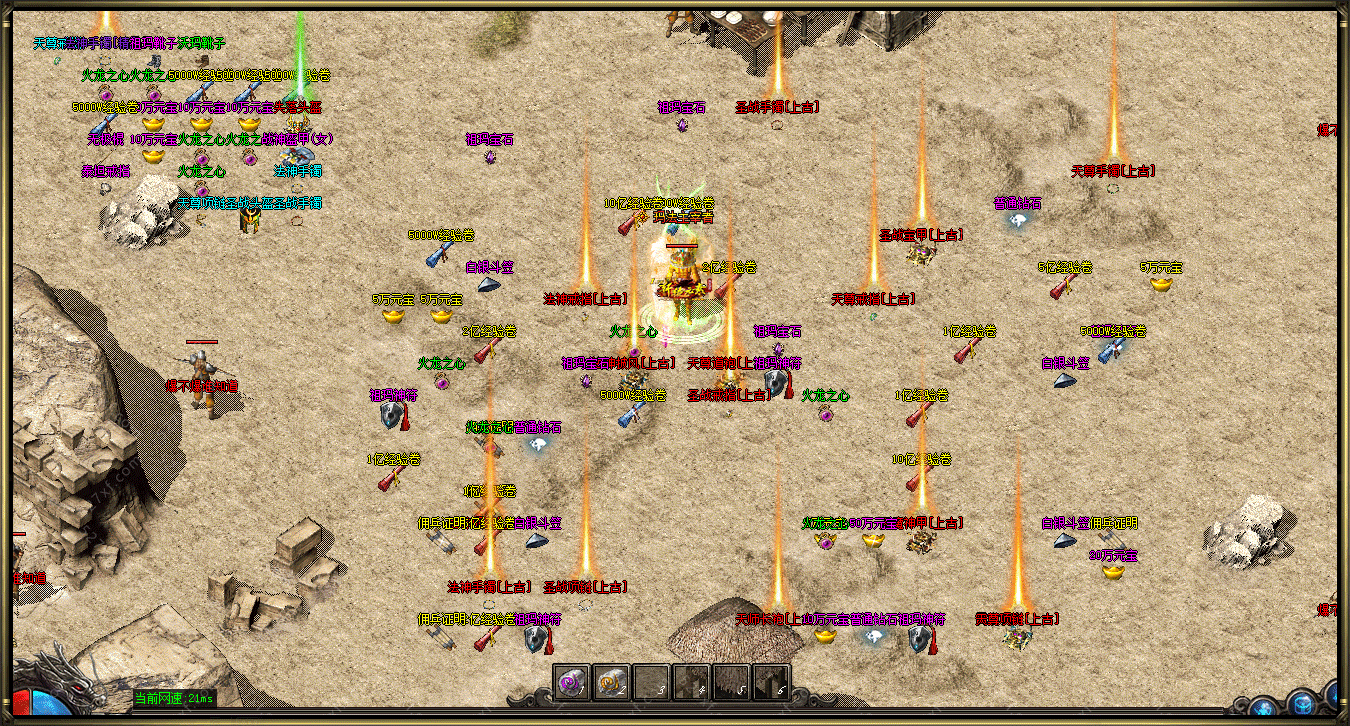The height and width of the screenshot is (726, 1350).
Task: Select empty hotbar slot number 4
Action: [x=691, y=682]
